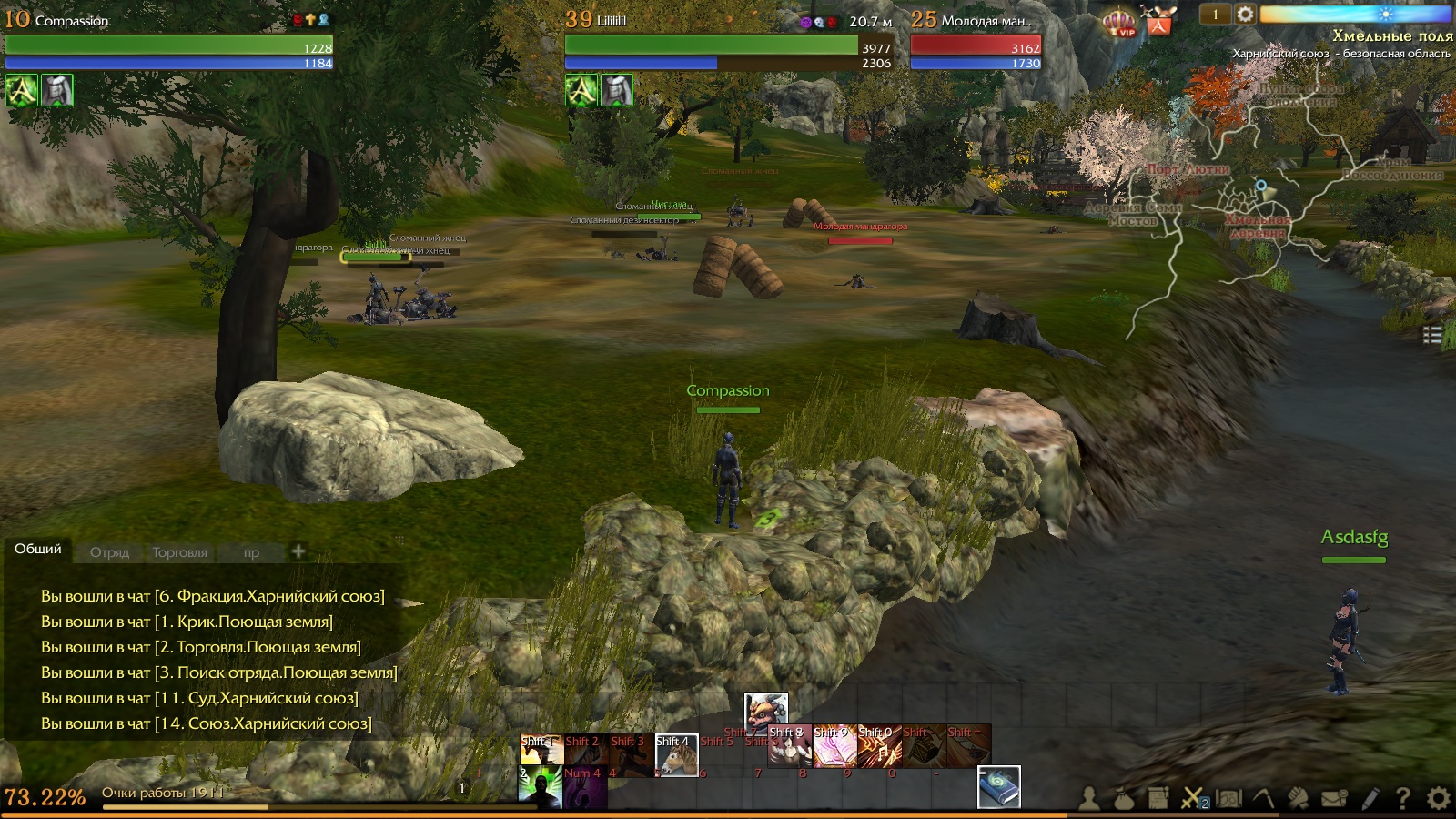Switch to the Отряд chat tab
Image resolution: width=1456 pixels, height=819 pixels.
[109, 552]
